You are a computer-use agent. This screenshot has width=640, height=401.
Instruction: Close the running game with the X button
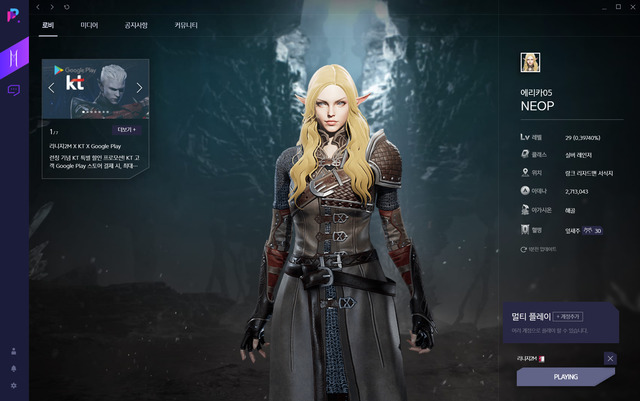pyautogui.click(x=610, y=358)
